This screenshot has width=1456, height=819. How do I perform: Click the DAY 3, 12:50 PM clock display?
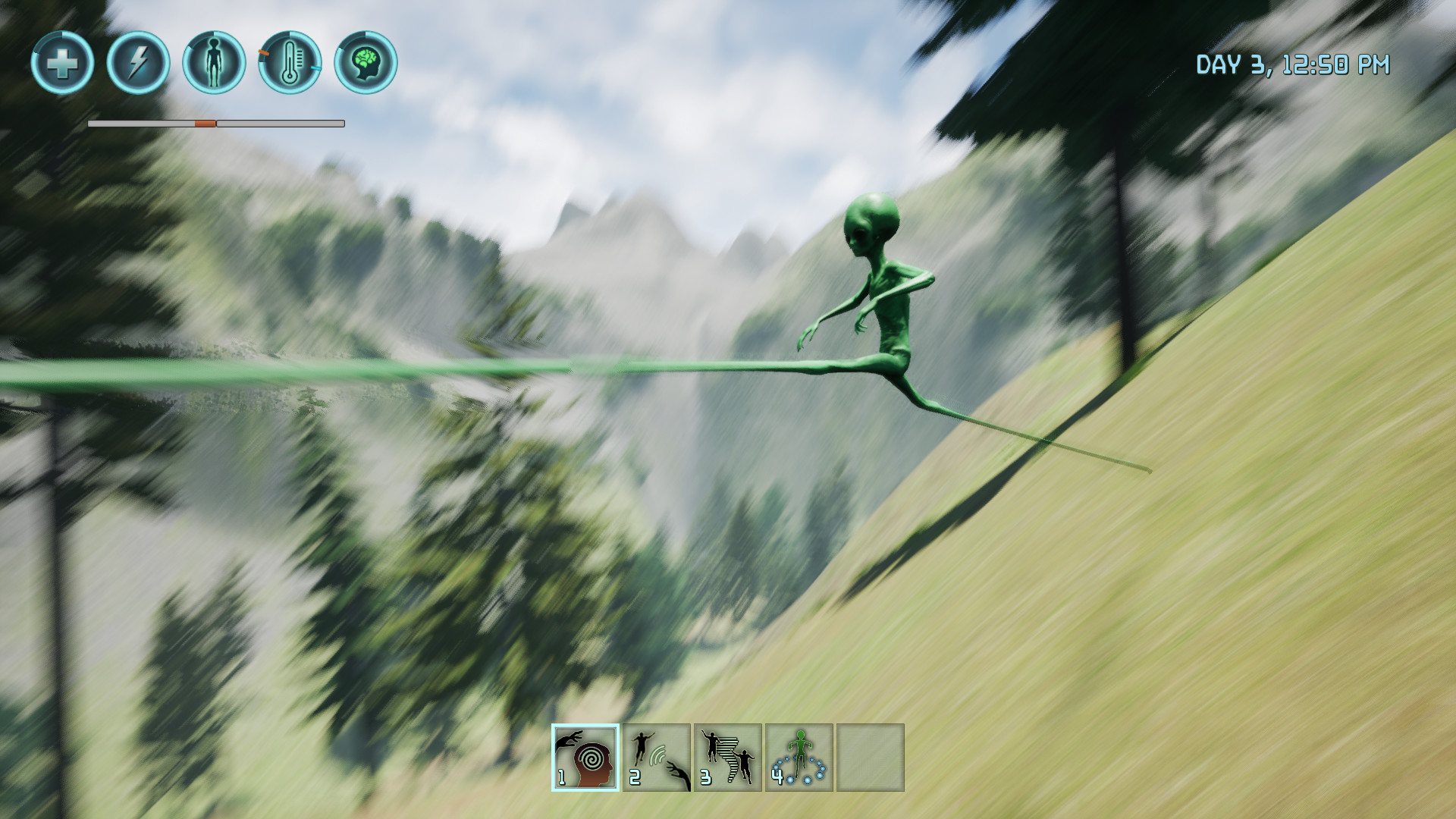1294,66
